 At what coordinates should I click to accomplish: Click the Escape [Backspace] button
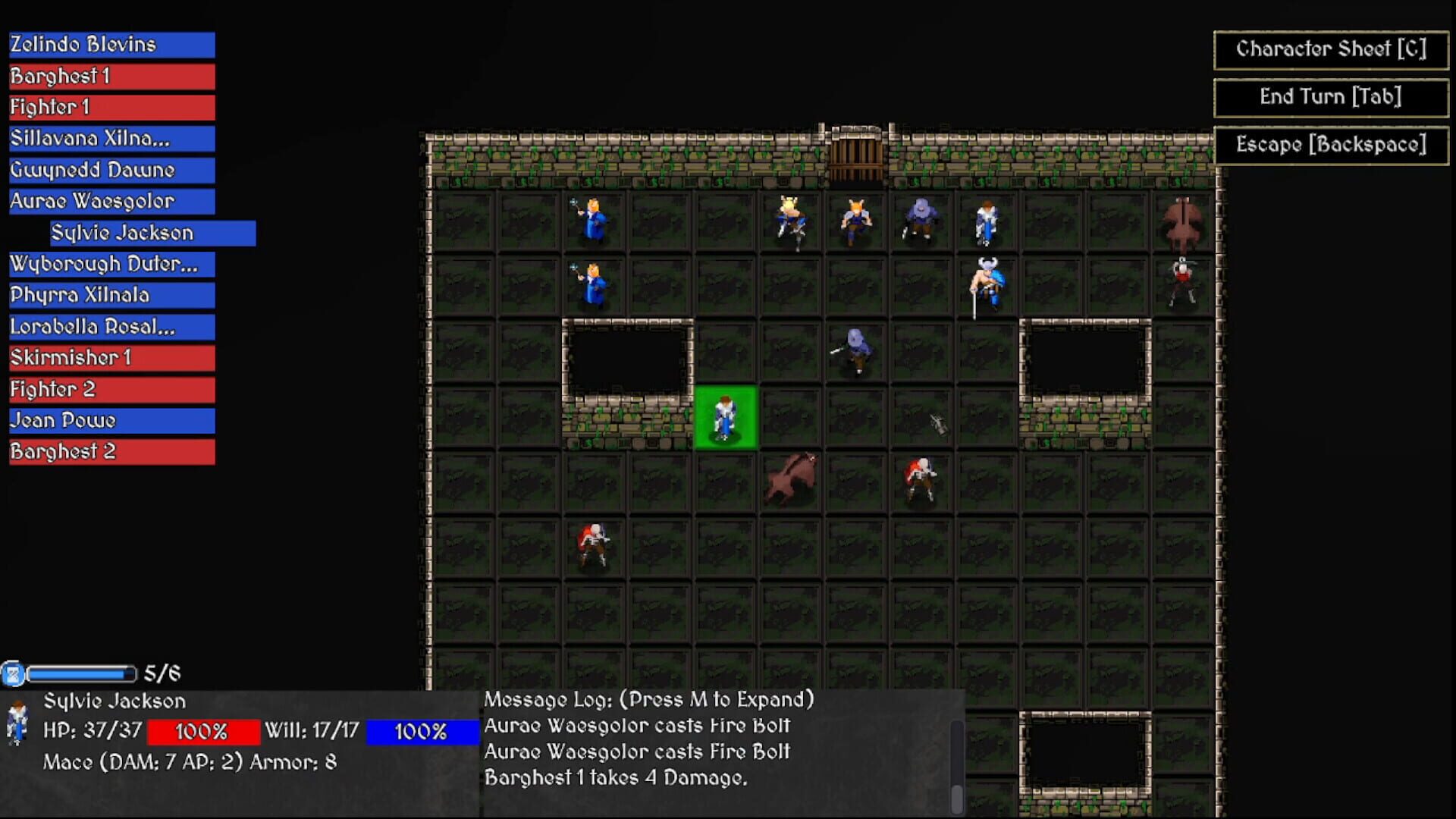click(1329, 144)
